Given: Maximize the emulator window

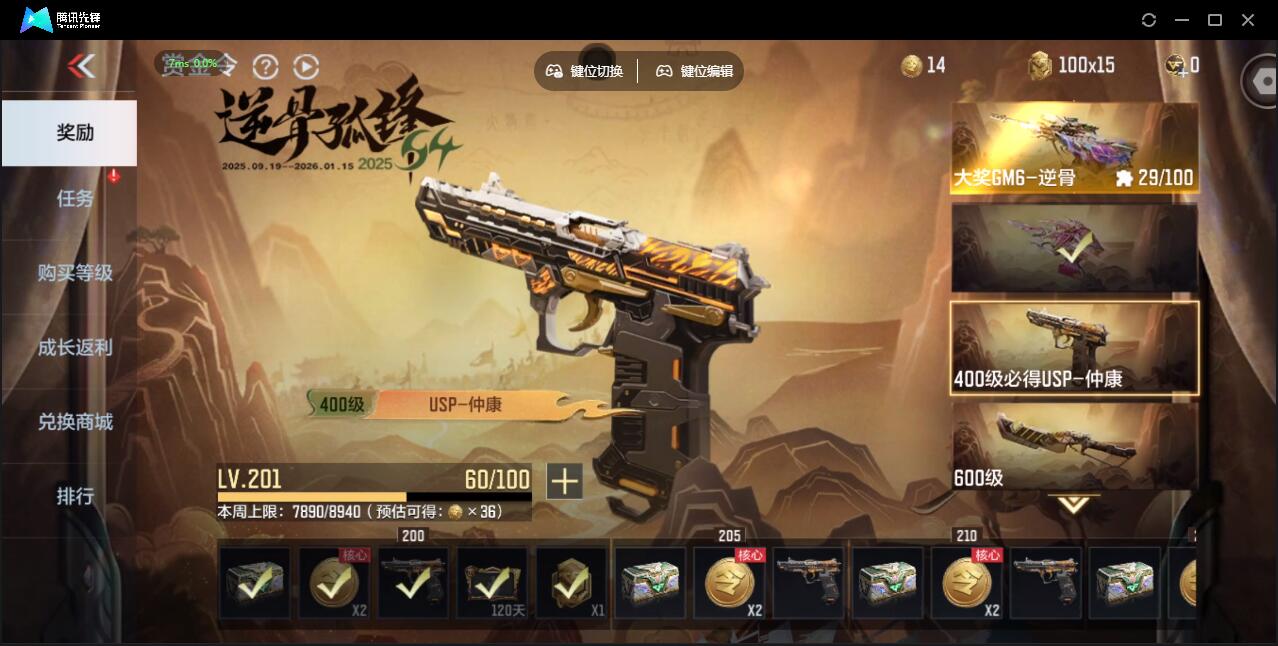Looking at the screenshot, I should click(x=1215, y=20).
